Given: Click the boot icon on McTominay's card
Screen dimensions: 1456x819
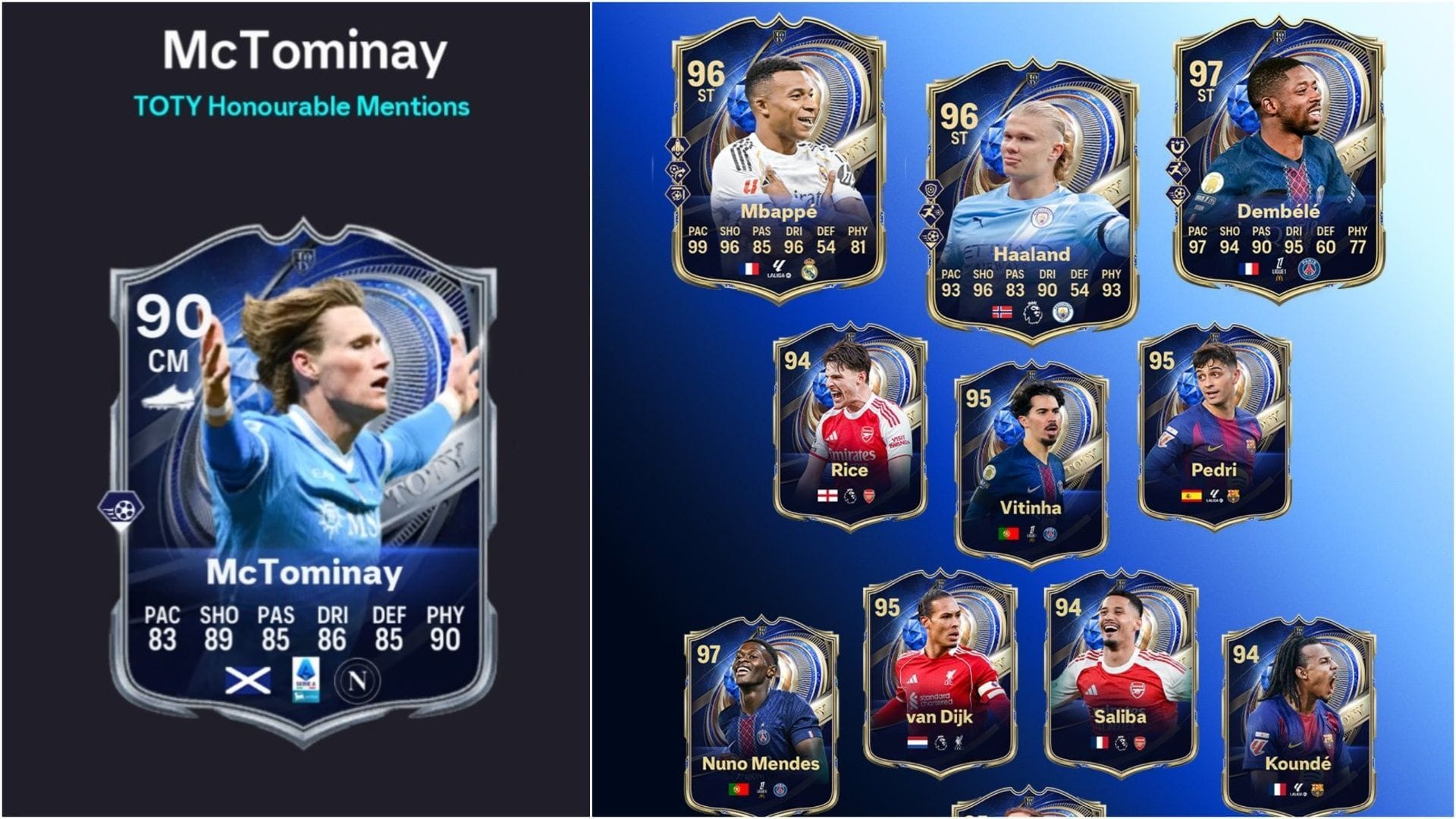Looking at the screenshot, I should (170, 397).
